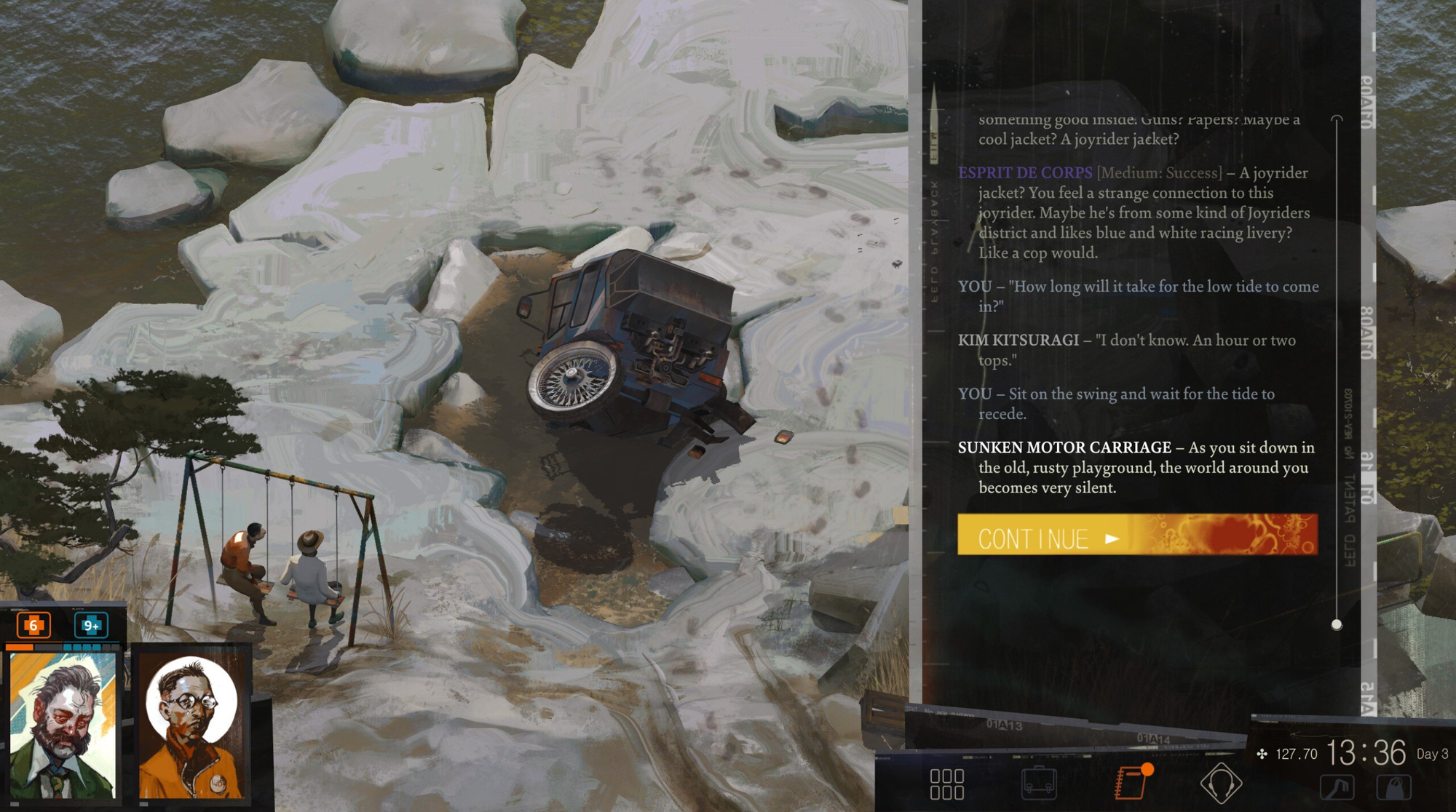
Task: Use the blue morale heal button
Action: pyautogui.click(x=91, y=625)
